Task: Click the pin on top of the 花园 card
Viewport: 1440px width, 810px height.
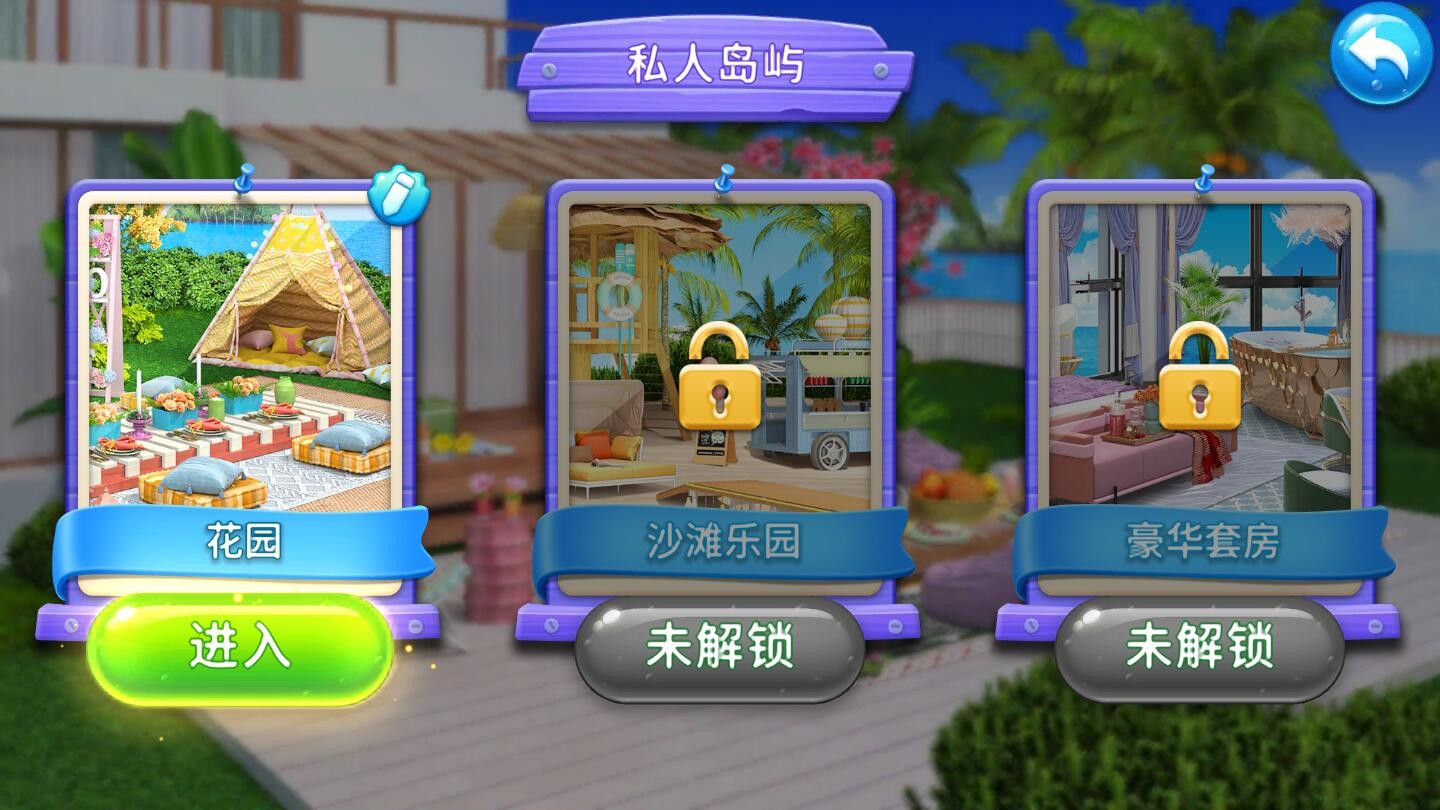Action: 243,176
